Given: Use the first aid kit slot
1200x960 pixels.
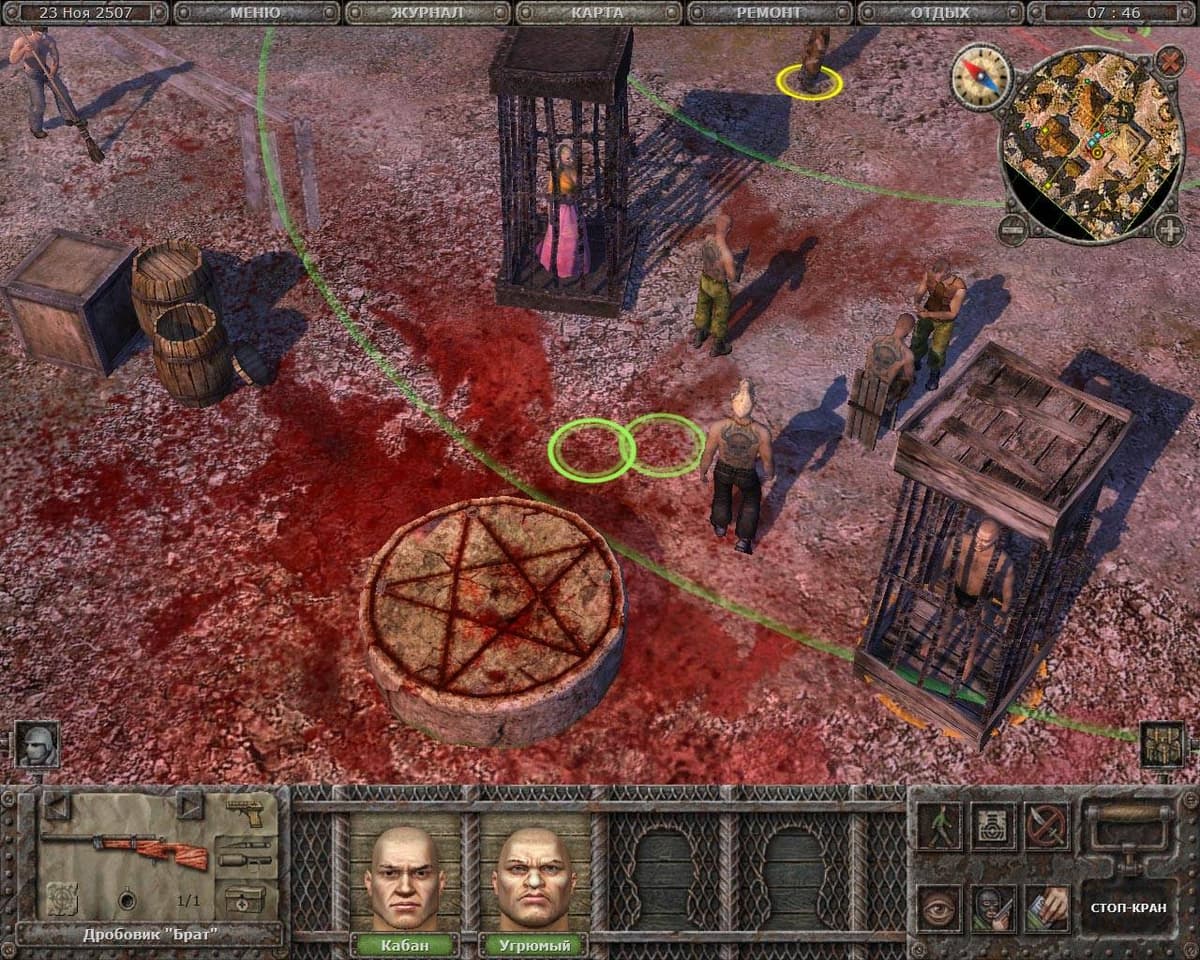Looking at the screenshot, I should pos(244,897).
